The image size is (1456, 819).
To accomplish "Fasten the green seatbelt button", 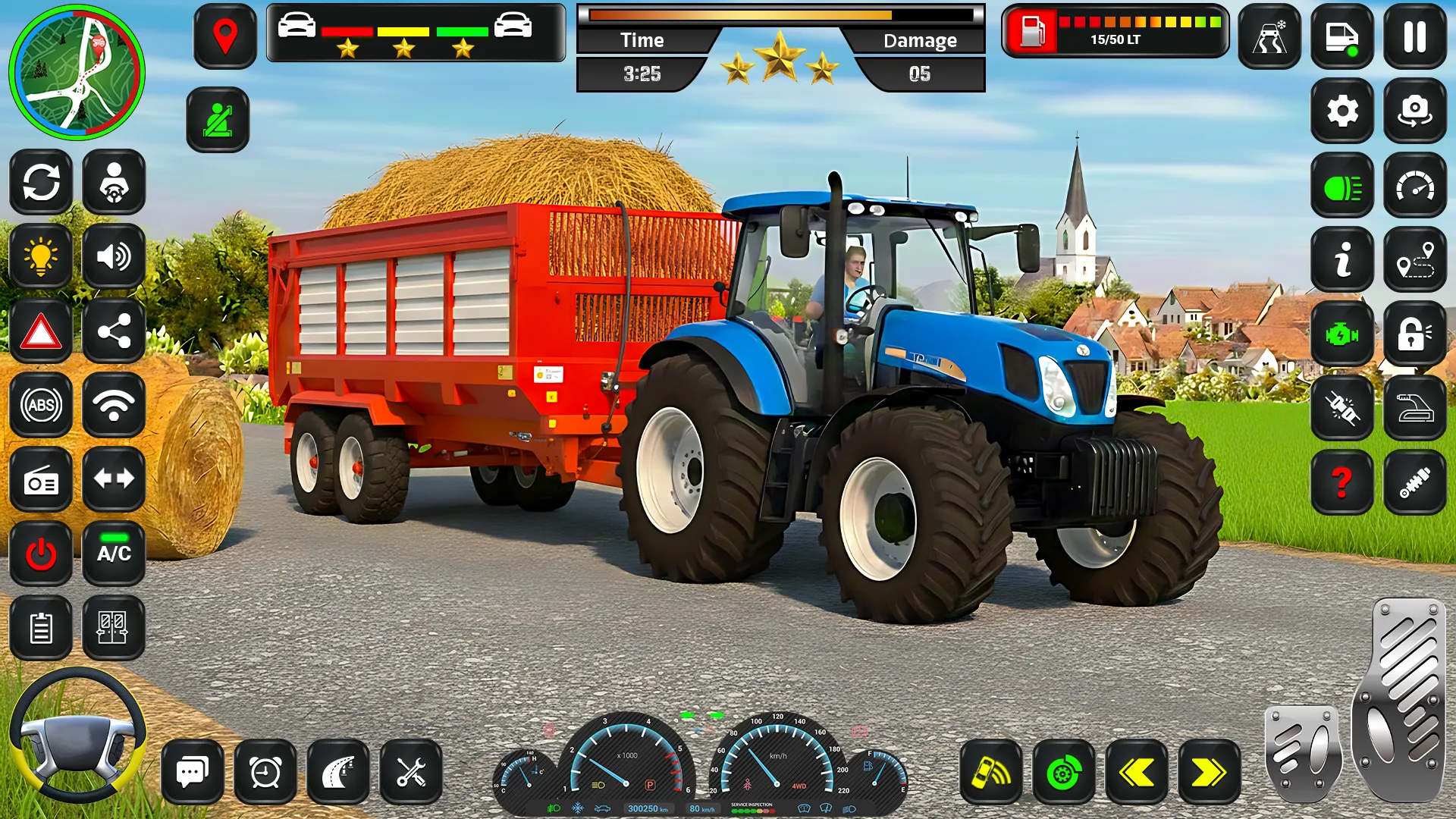I will pos(218,120).
